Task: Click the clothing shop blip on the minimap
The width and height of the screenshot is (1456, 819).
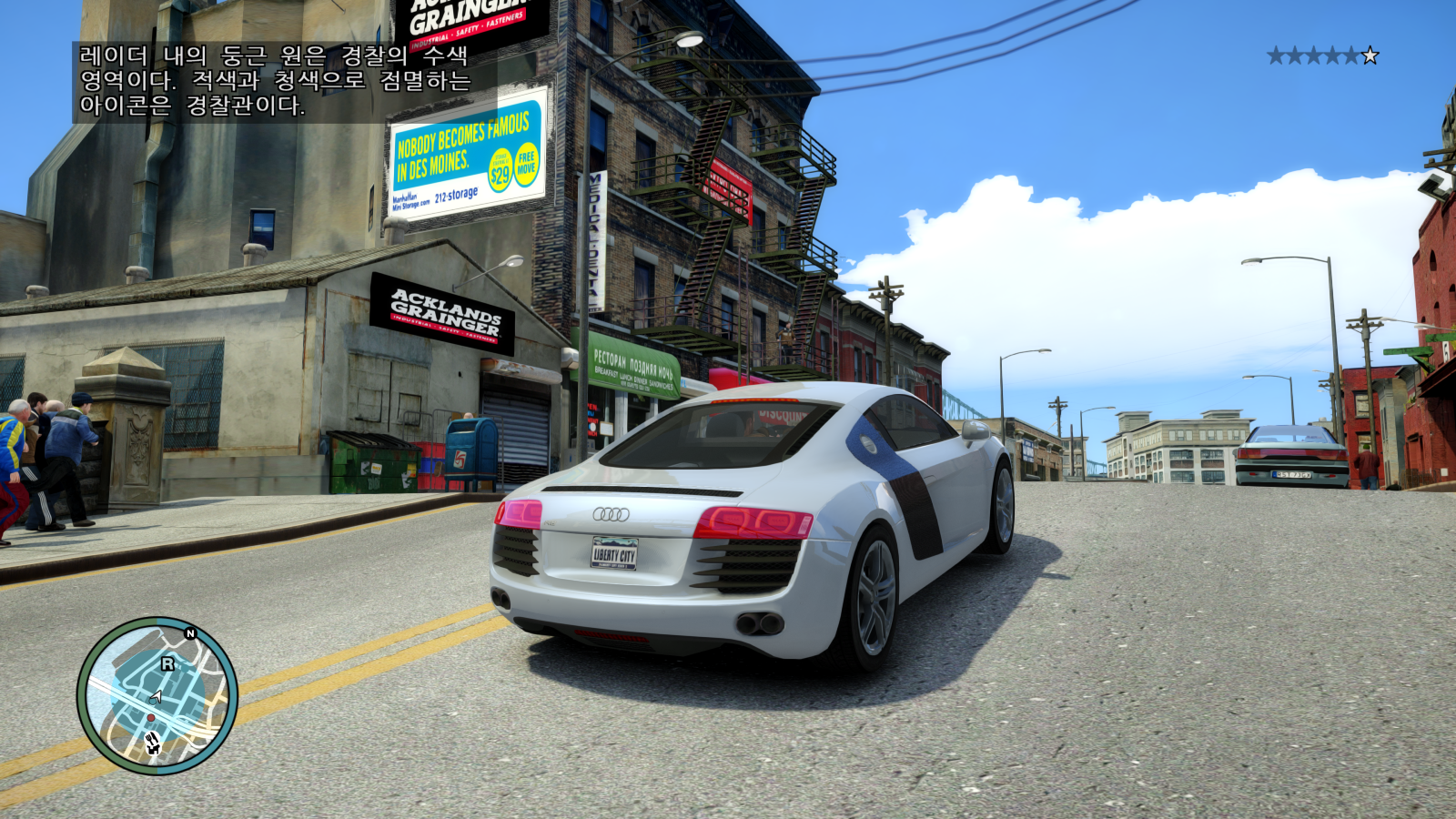Action: tap(153, 749)
